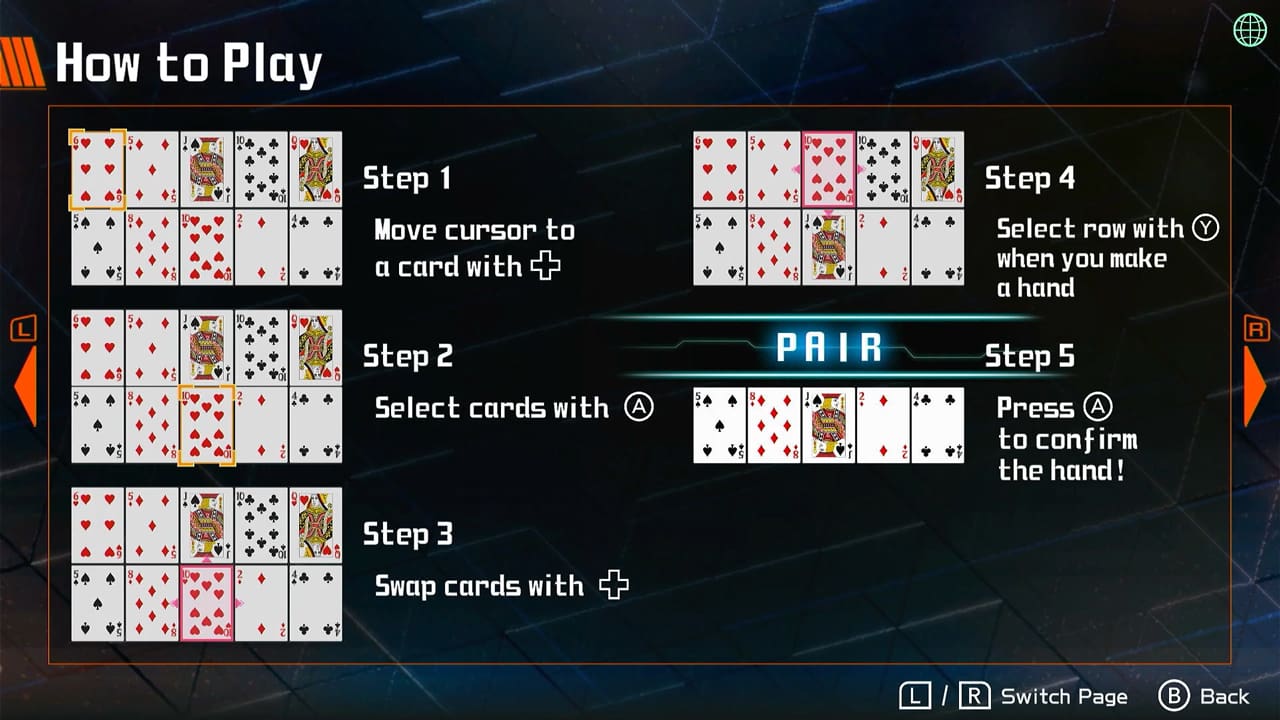Select the 6 of hearts with orange cursor
The width and height of the screenshot is (1280, 720).
[96, 170]
